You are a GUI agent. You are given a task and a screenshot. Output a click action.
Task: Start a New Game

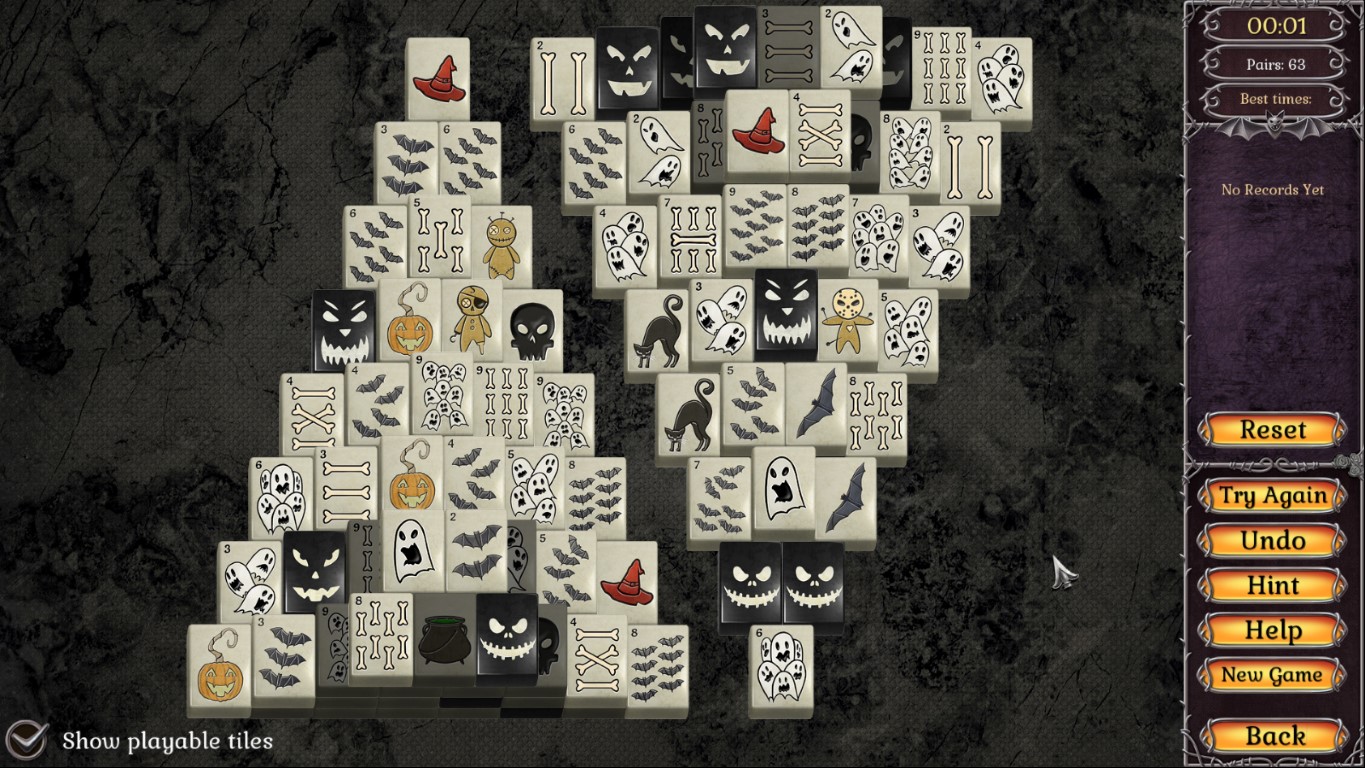pyautogui.click(x=1271, y=676)
